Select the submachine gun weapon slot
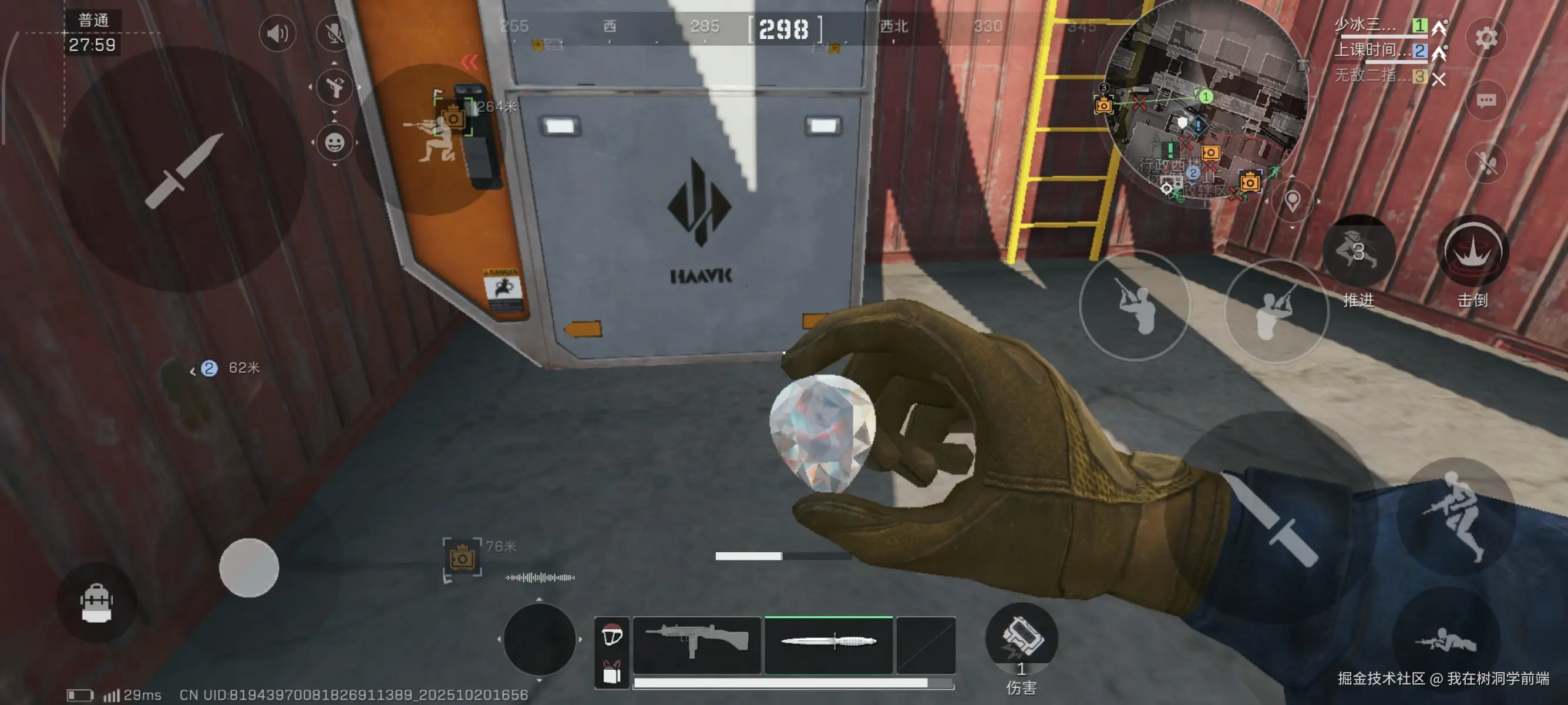 697,644
